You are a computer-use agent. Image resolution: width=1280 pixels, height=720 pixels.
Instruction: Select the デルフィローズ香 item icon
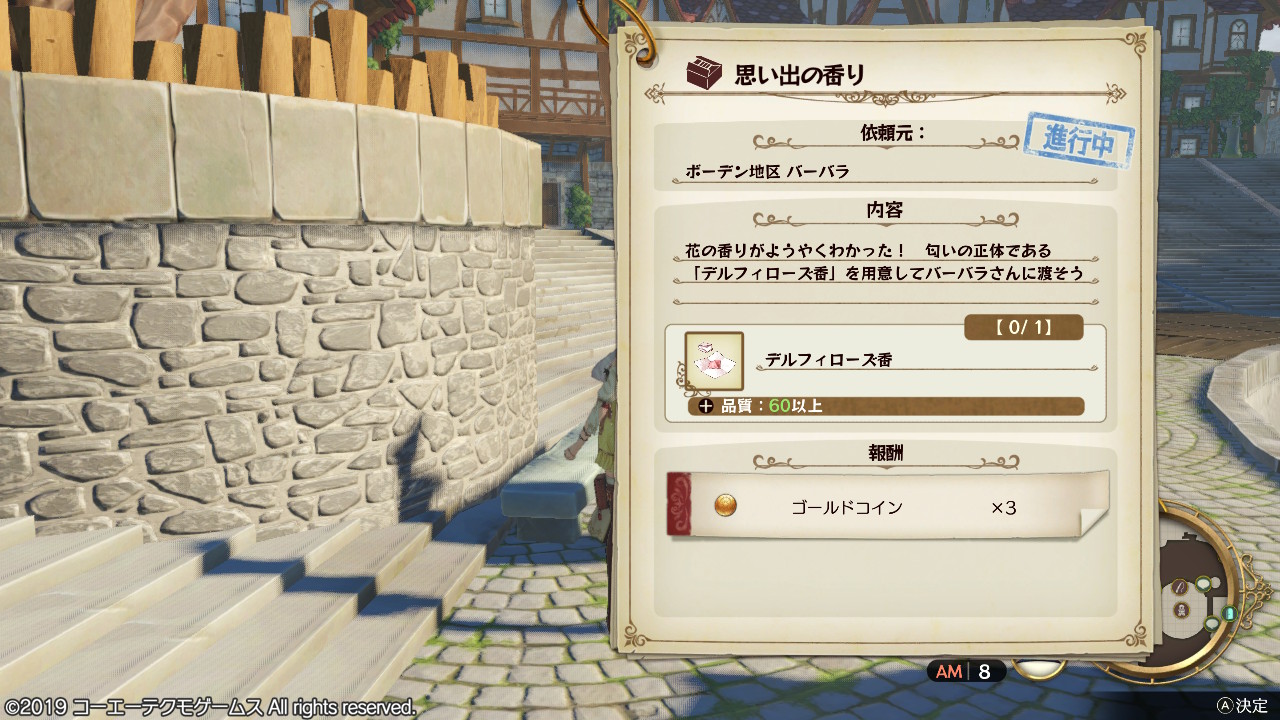[714, 361]
